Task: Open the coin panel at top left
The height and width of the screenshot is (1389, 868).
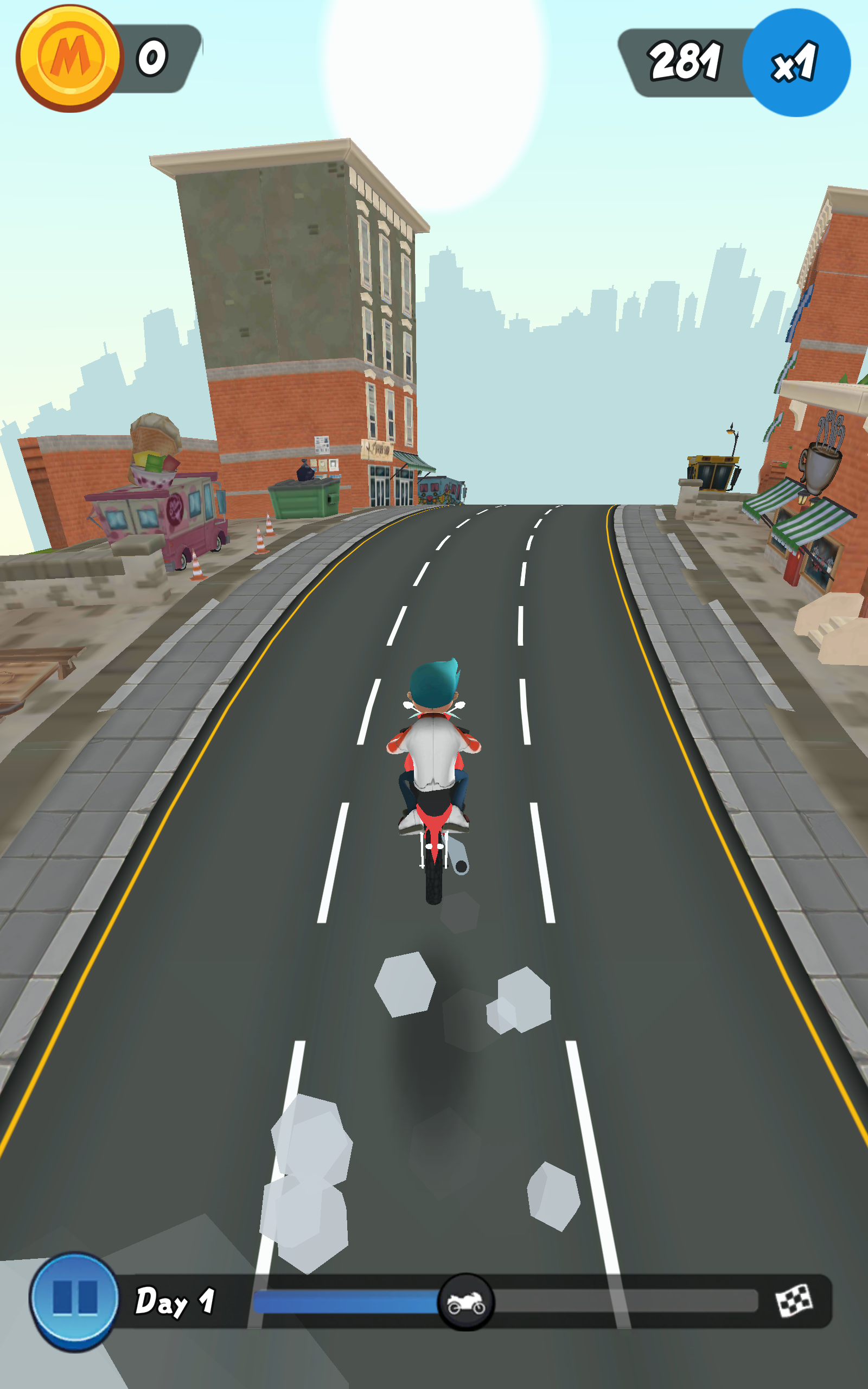Action: coord(109,58)
